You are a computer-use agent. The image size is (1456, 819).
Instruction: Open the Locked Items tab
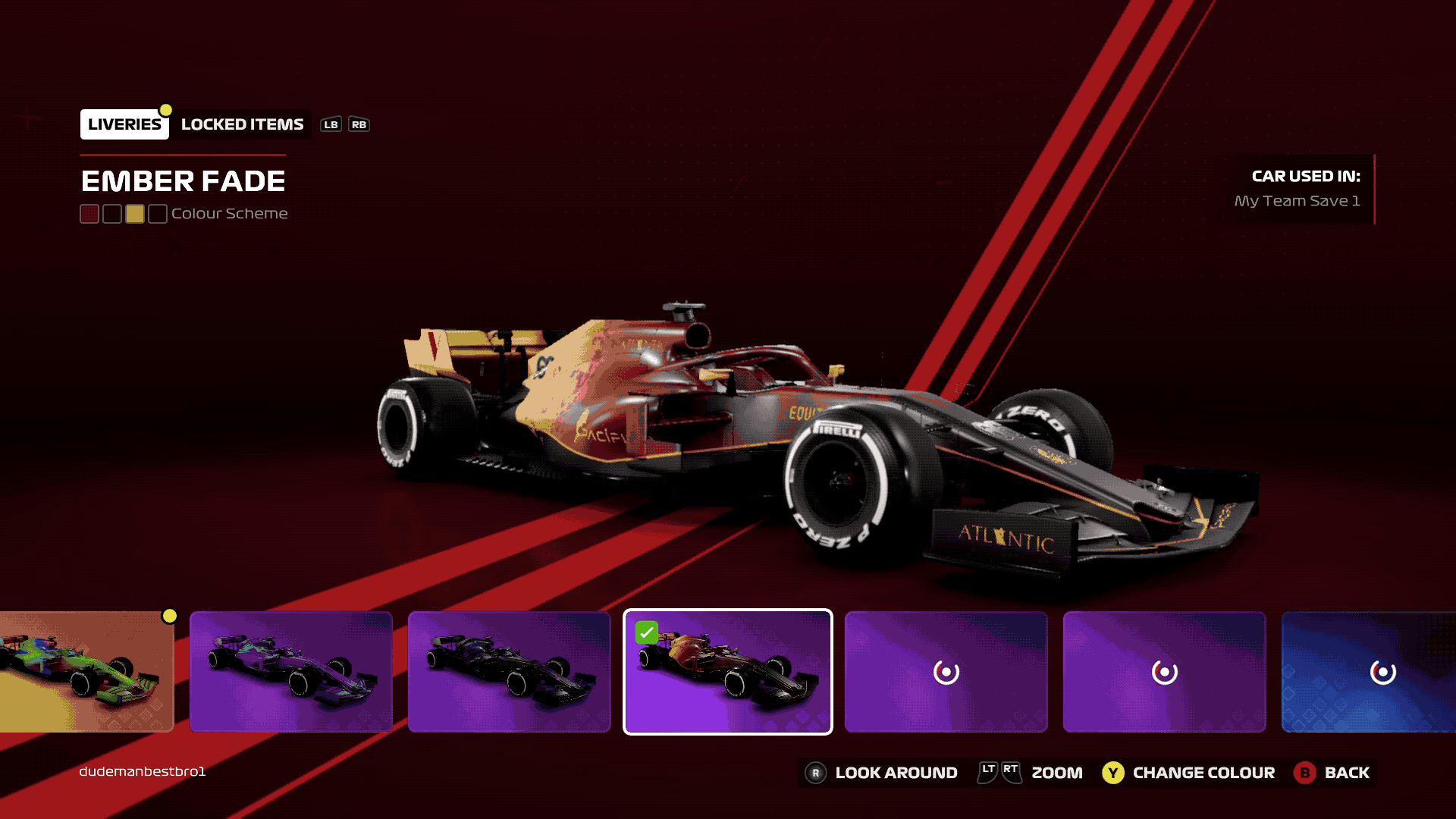[242, 124]
